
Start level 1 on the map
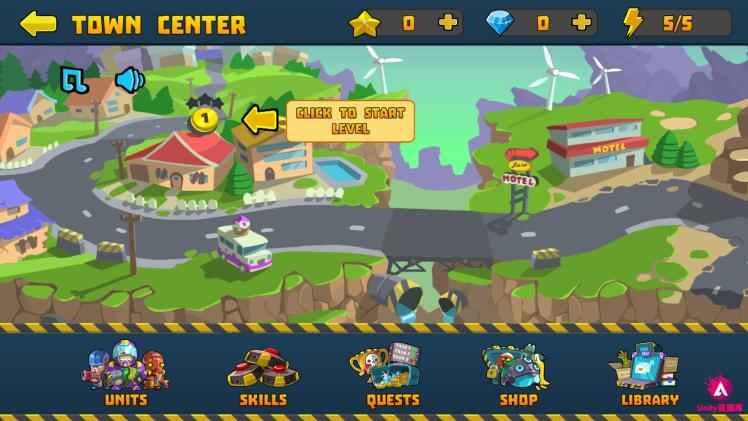[204, 119]
